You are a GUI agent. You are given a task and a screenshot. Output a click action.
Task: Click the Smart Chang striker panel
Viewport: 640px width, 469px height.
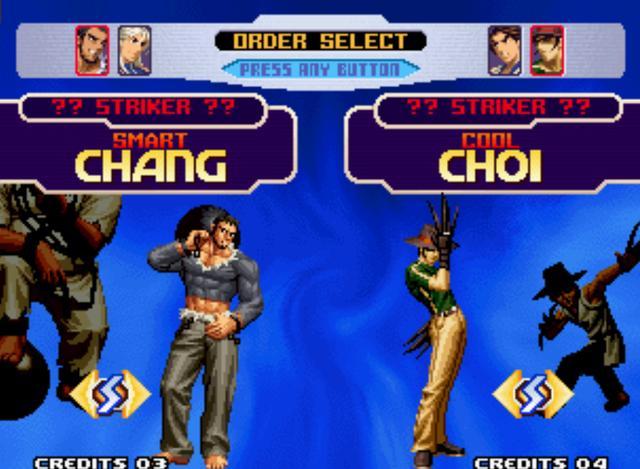tap(150, 152)
